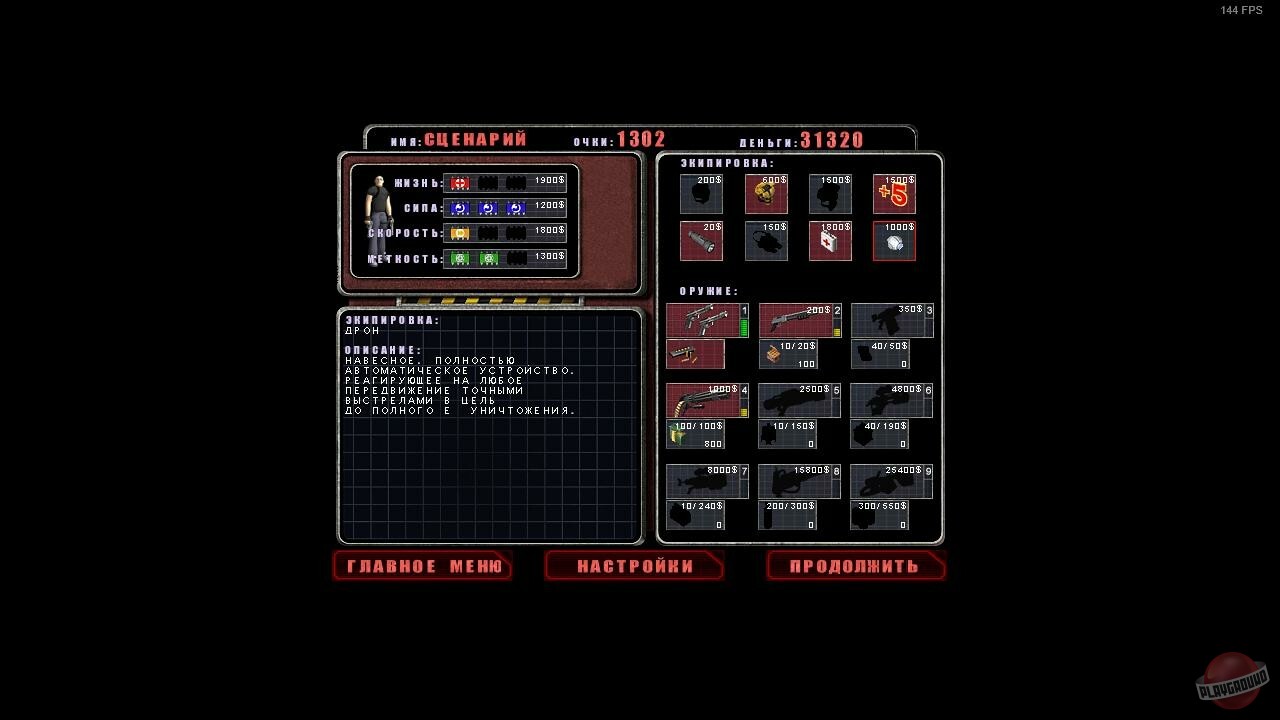The width and height of the screenshot is (1280, 720).
Task: Purchase the medkit for 1800$
Action: pos(829,240)
